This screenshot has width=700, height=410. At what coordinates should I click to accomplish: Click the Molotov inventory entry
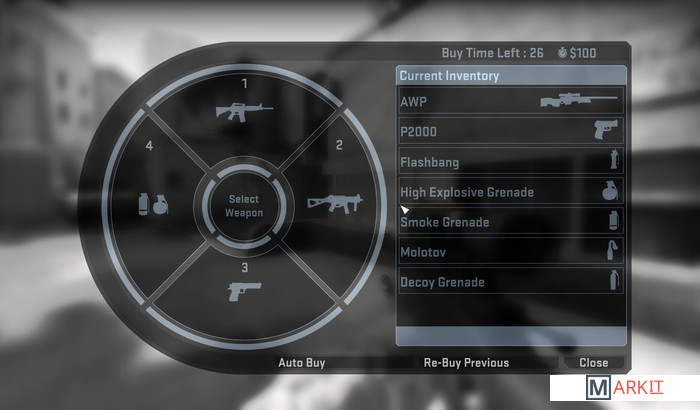(510, 252)
